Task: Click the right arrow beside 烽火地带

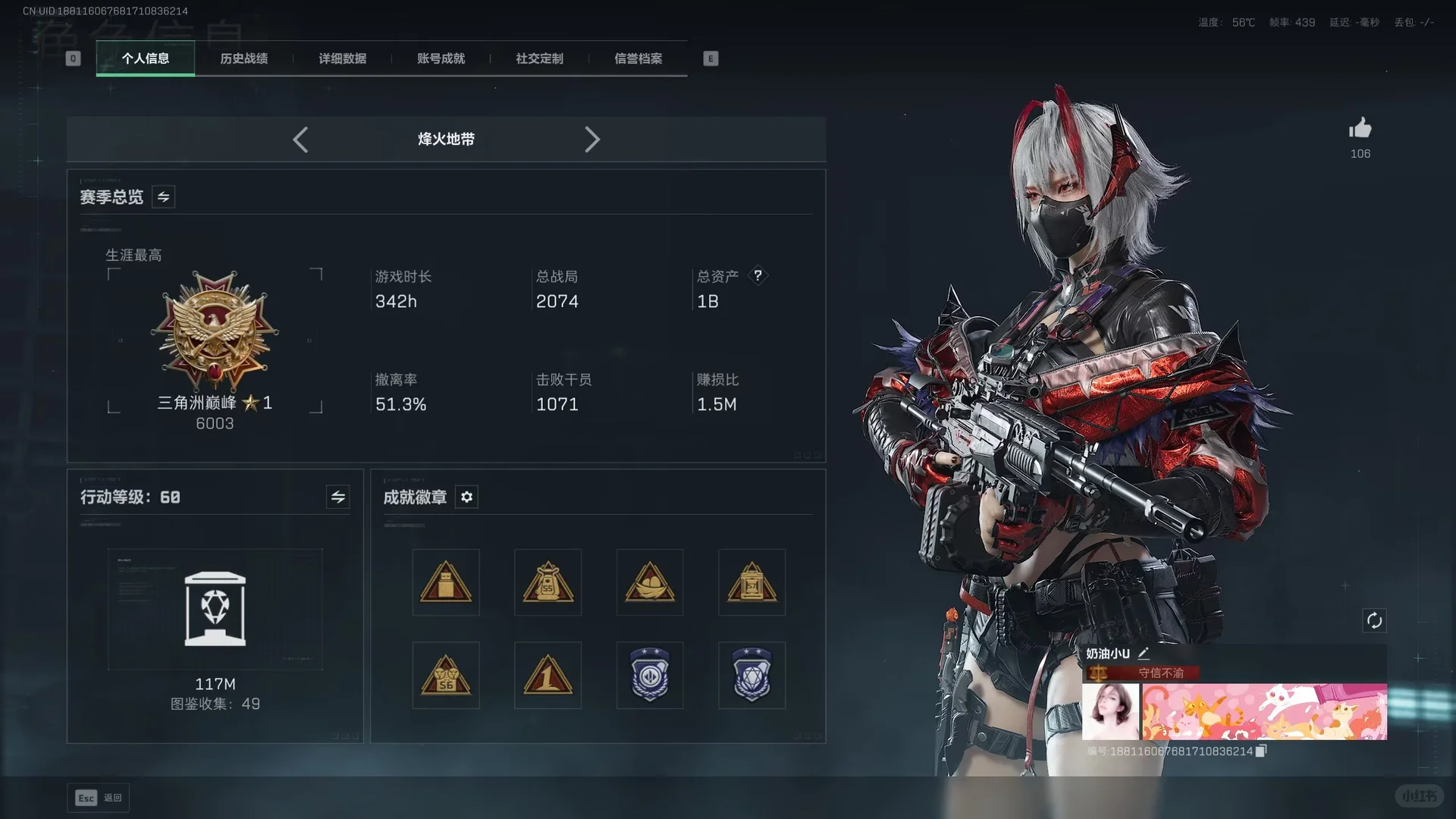Action: [x=592, y=140]
